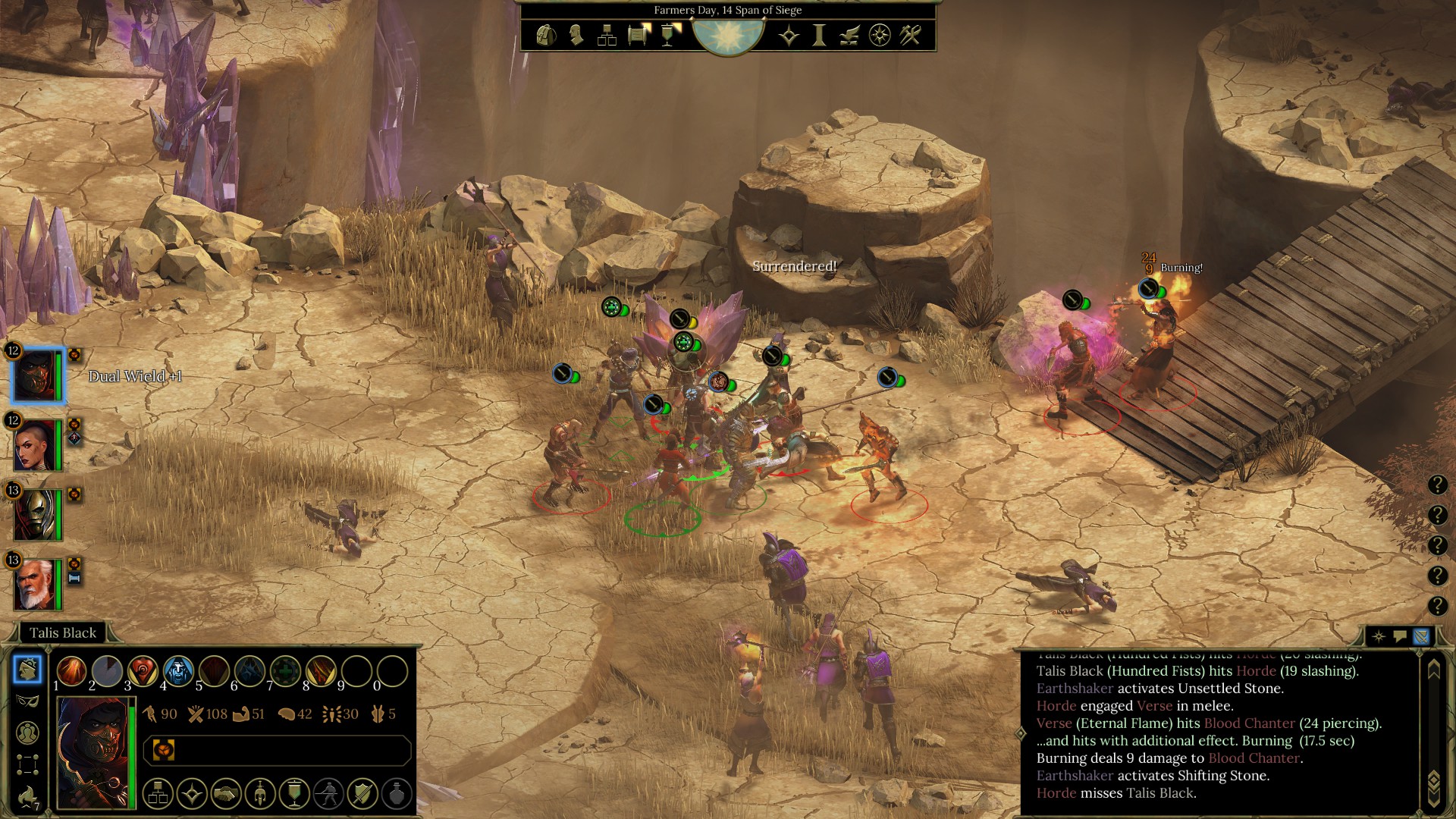The height and width of the screenshot is (819, 1456).
Task: Click the combat log scroll-up arrow
Action: pyautogui.click(x=1433, y=670)
